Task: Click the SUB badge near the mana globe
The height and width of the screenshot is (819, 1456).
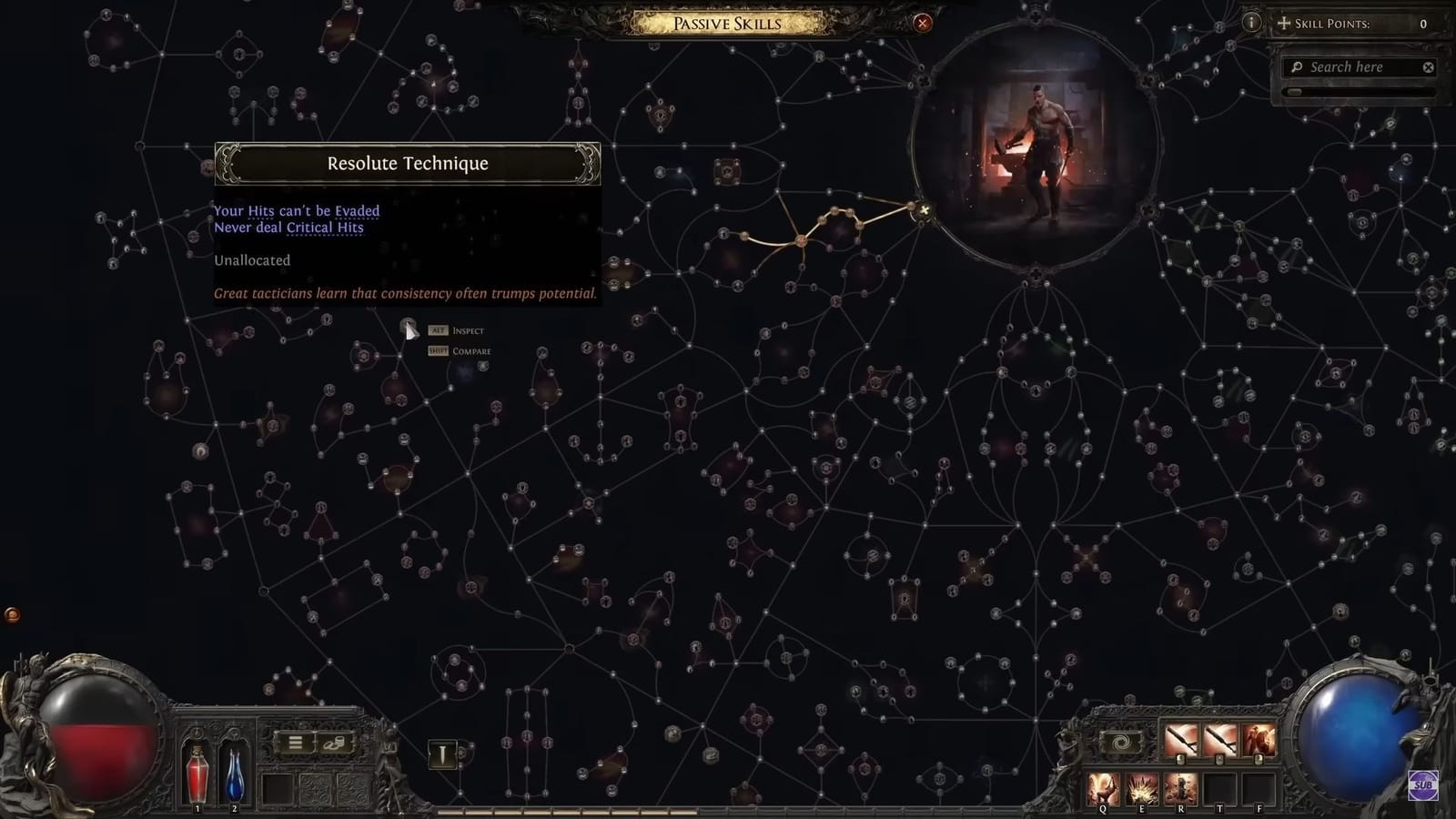Action: (1422, 784)
